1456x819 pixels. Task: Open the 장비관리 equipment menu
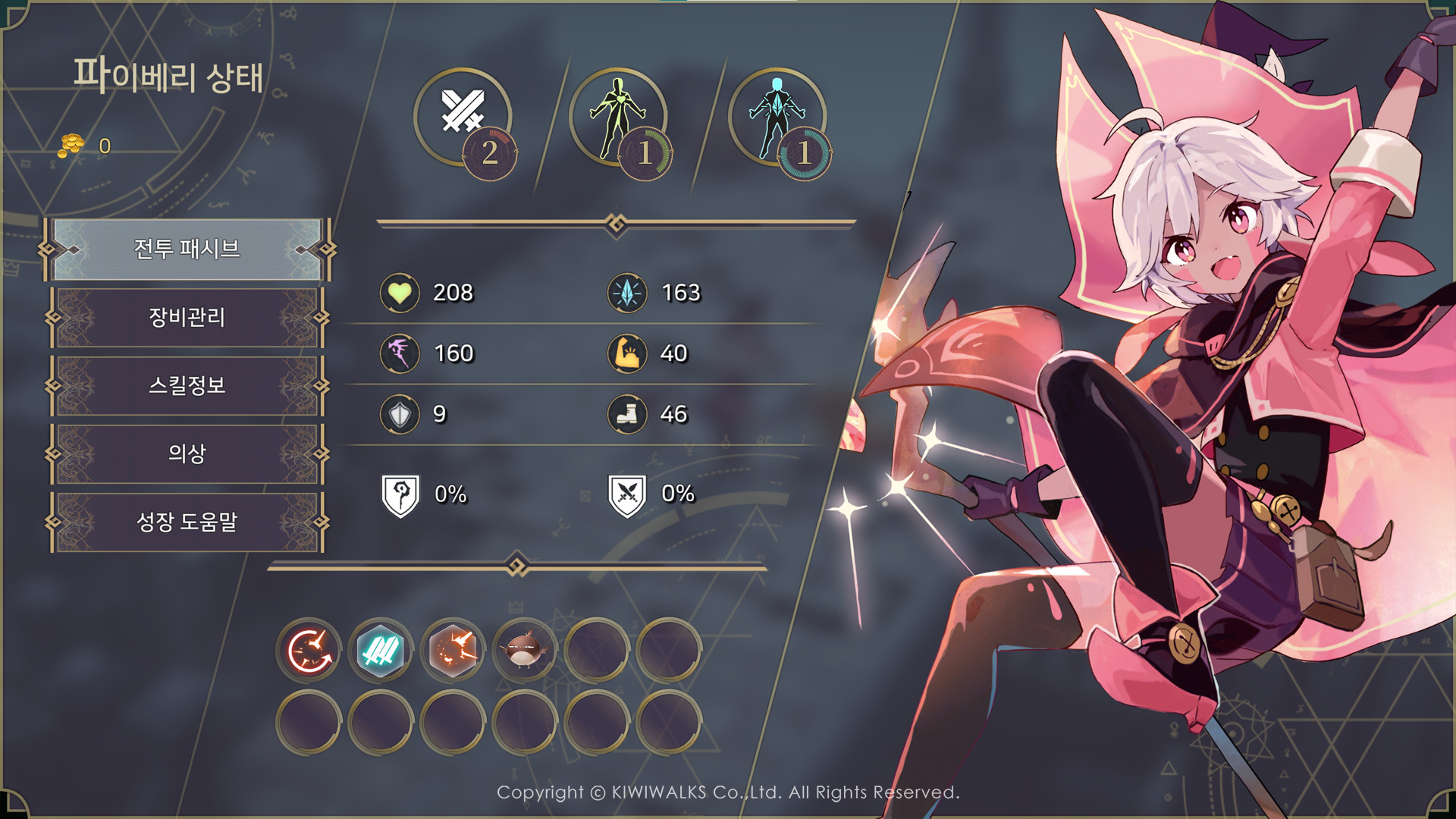187,317
